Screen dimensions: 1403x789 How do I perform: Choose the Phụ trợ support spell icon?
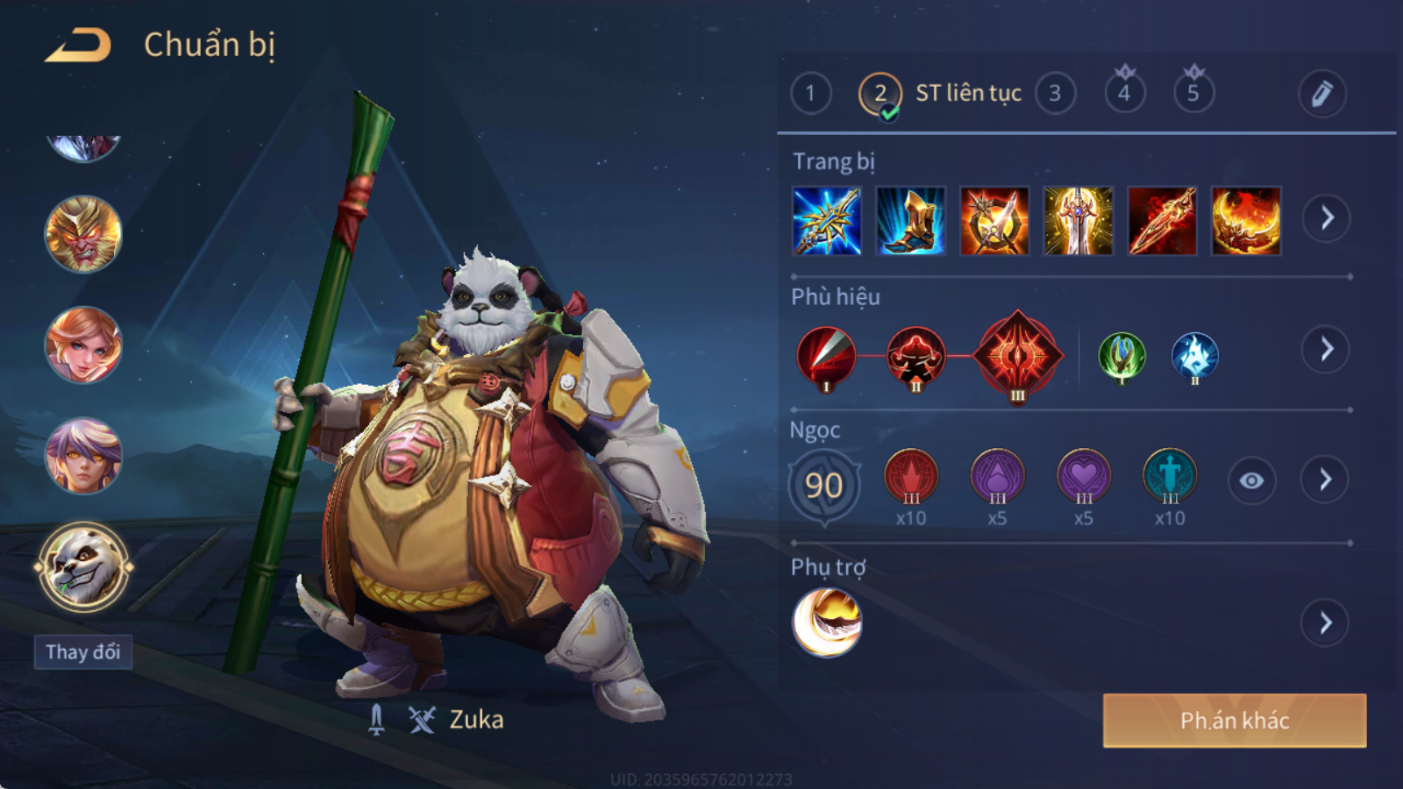point(827,622)
